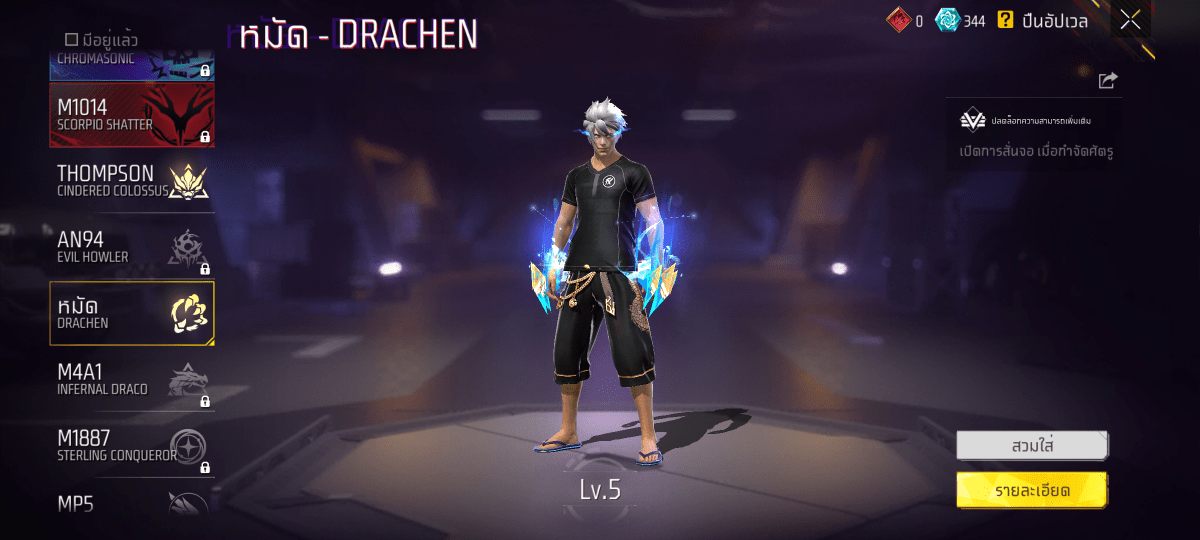Select the M4A1 Infernal Draco skin

(x=131, y=379)
